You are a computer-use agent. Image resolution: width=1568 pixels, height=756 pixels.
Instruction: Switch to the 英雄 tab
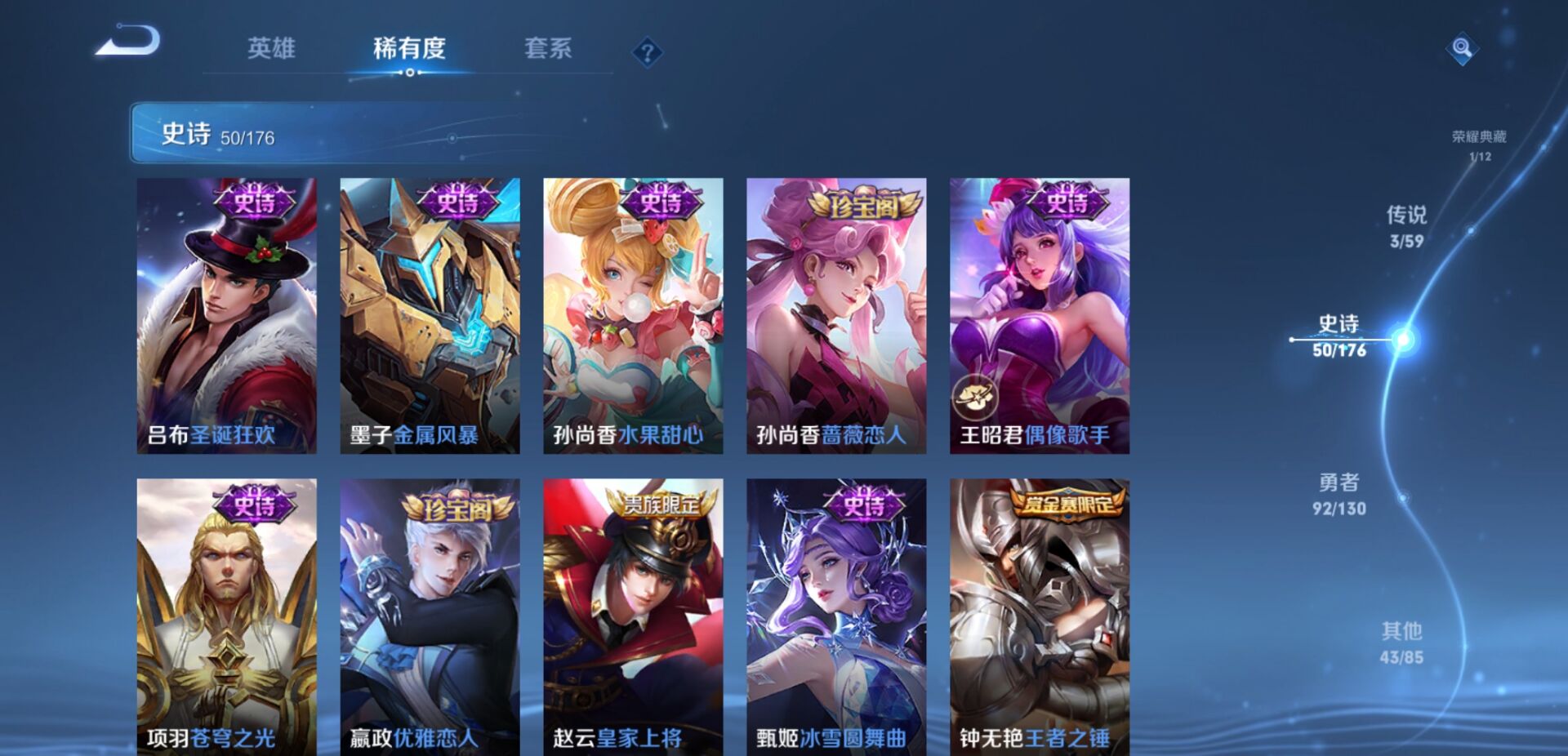(x=272, y=49)
